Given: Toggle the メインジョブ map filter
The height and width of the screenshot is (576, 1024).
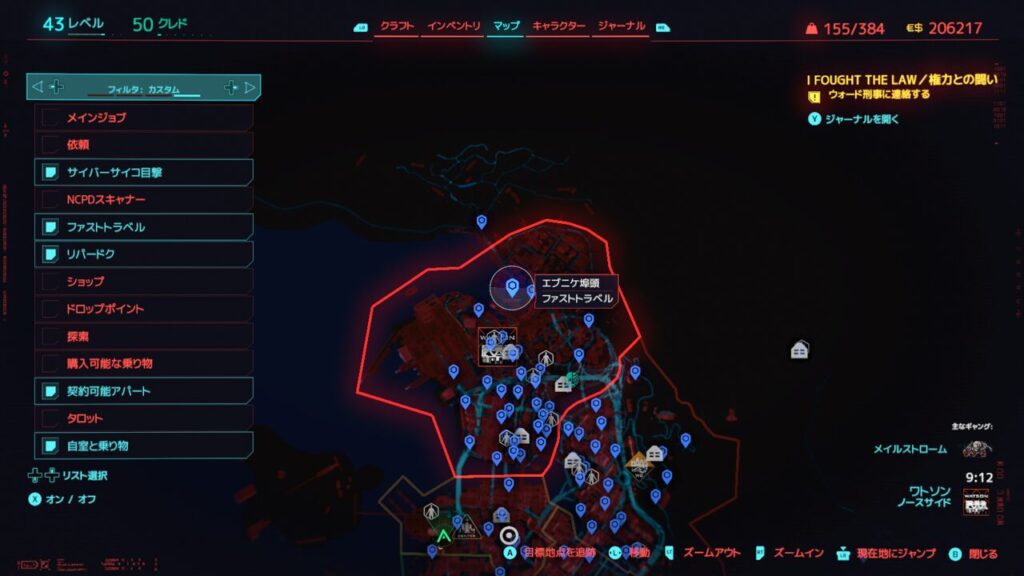Looking at the screenshot, I should (144, 118).
